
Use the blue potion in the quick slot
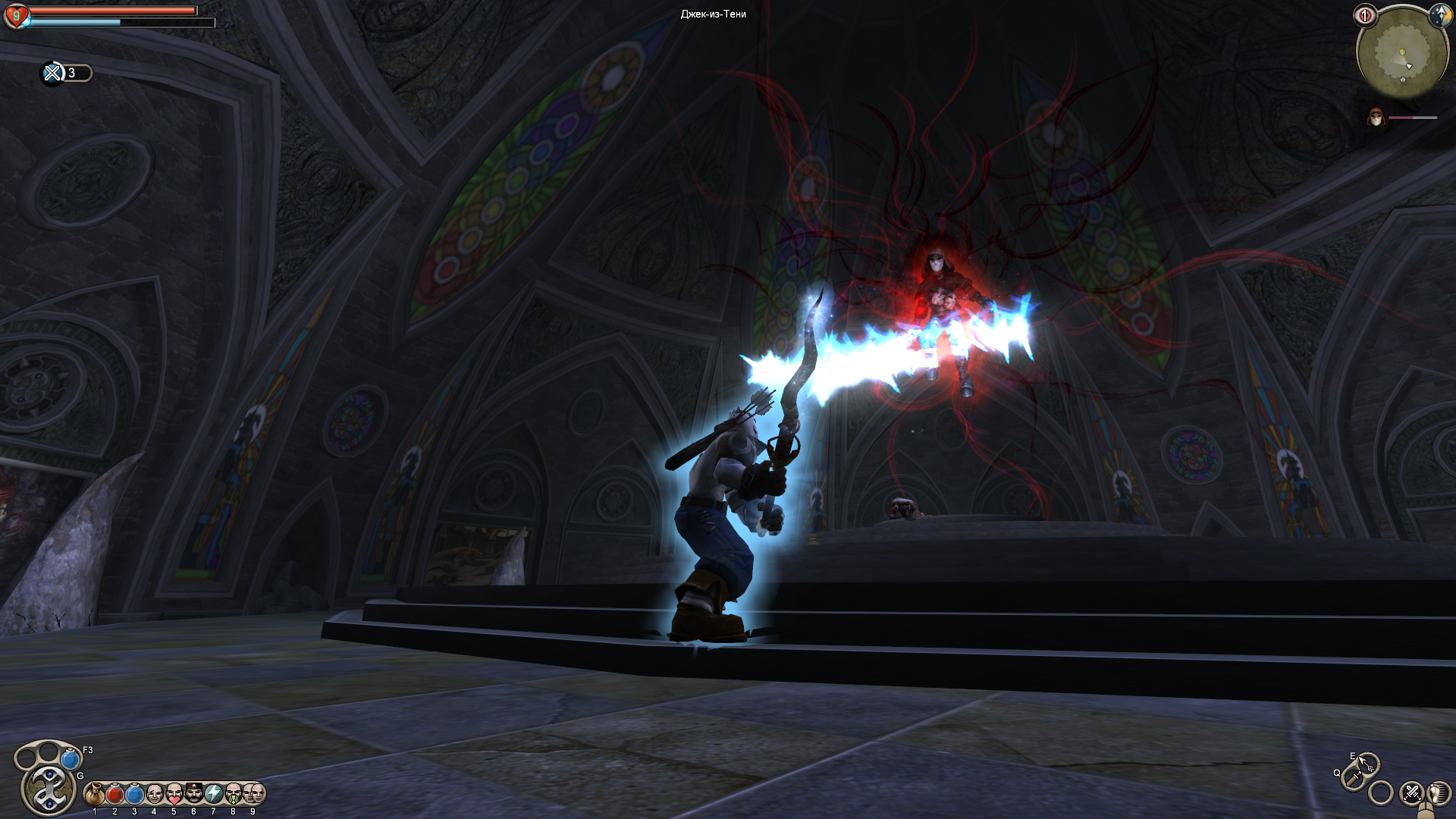point(71,758)
